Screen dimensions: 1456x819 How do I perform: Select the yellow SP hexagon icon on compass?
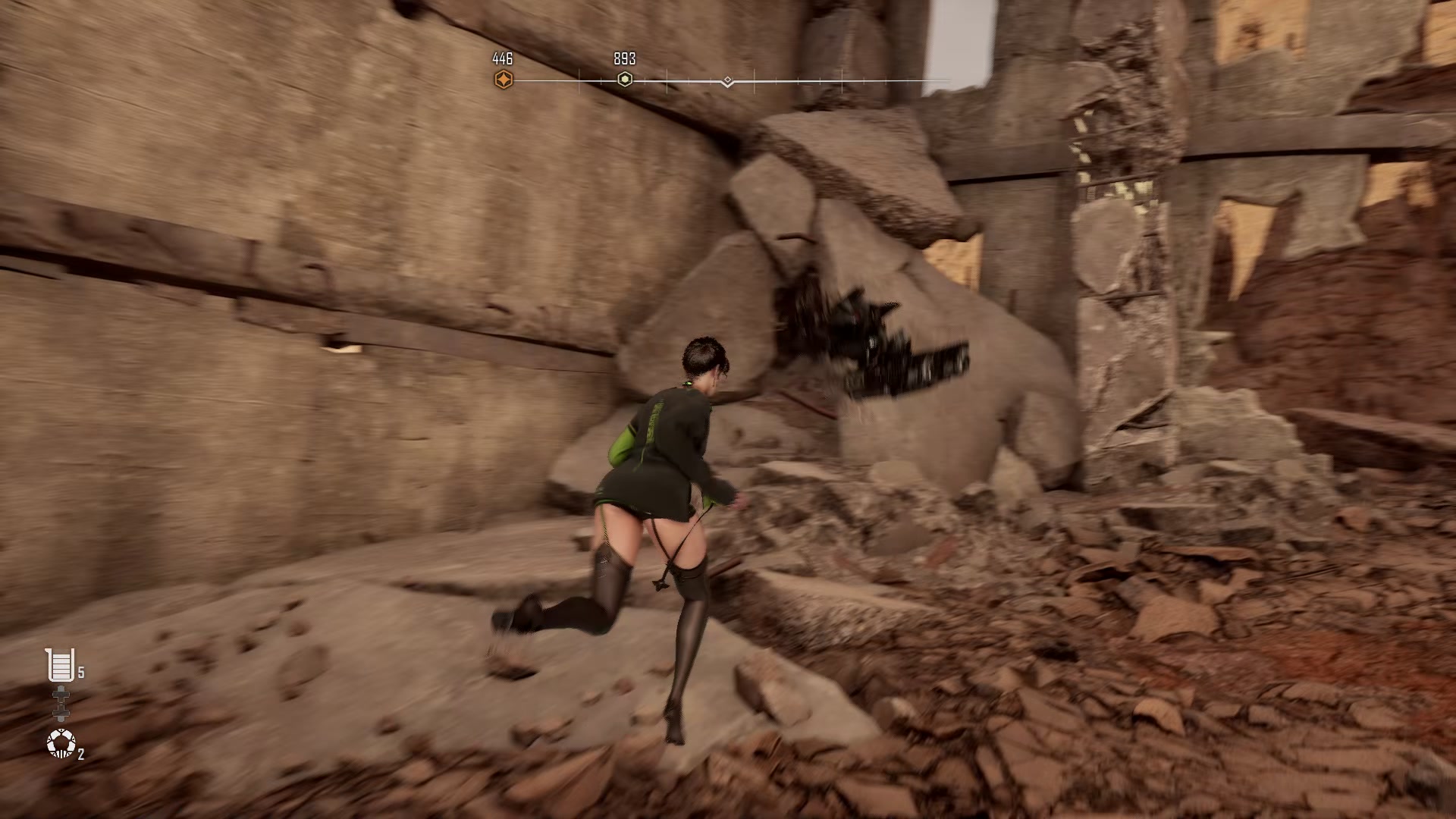[624, 79]
